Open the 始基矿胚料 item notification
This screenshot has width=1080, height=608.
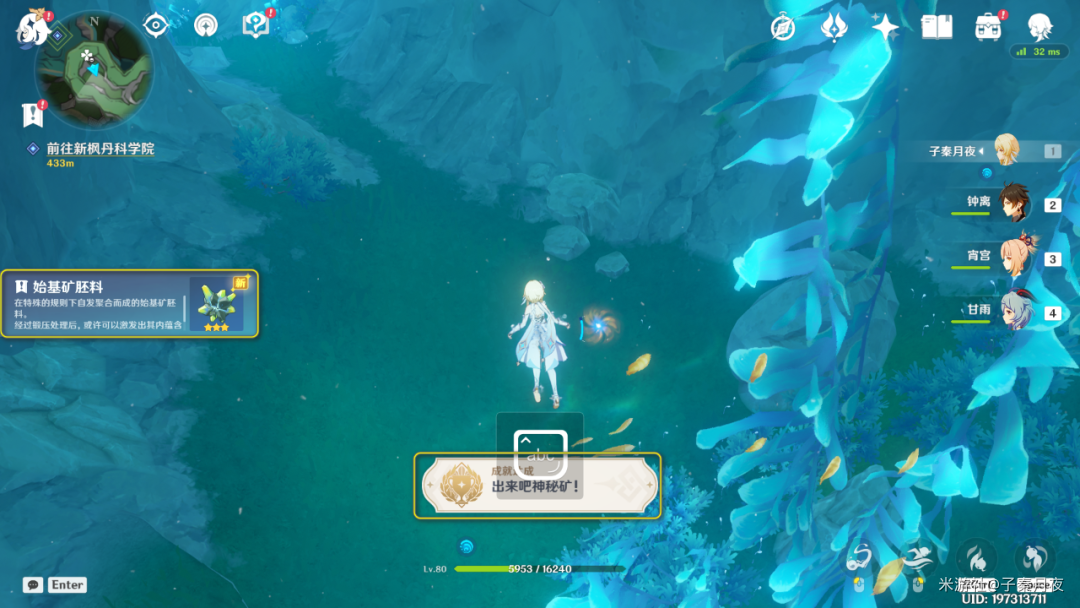click(129, 303)
